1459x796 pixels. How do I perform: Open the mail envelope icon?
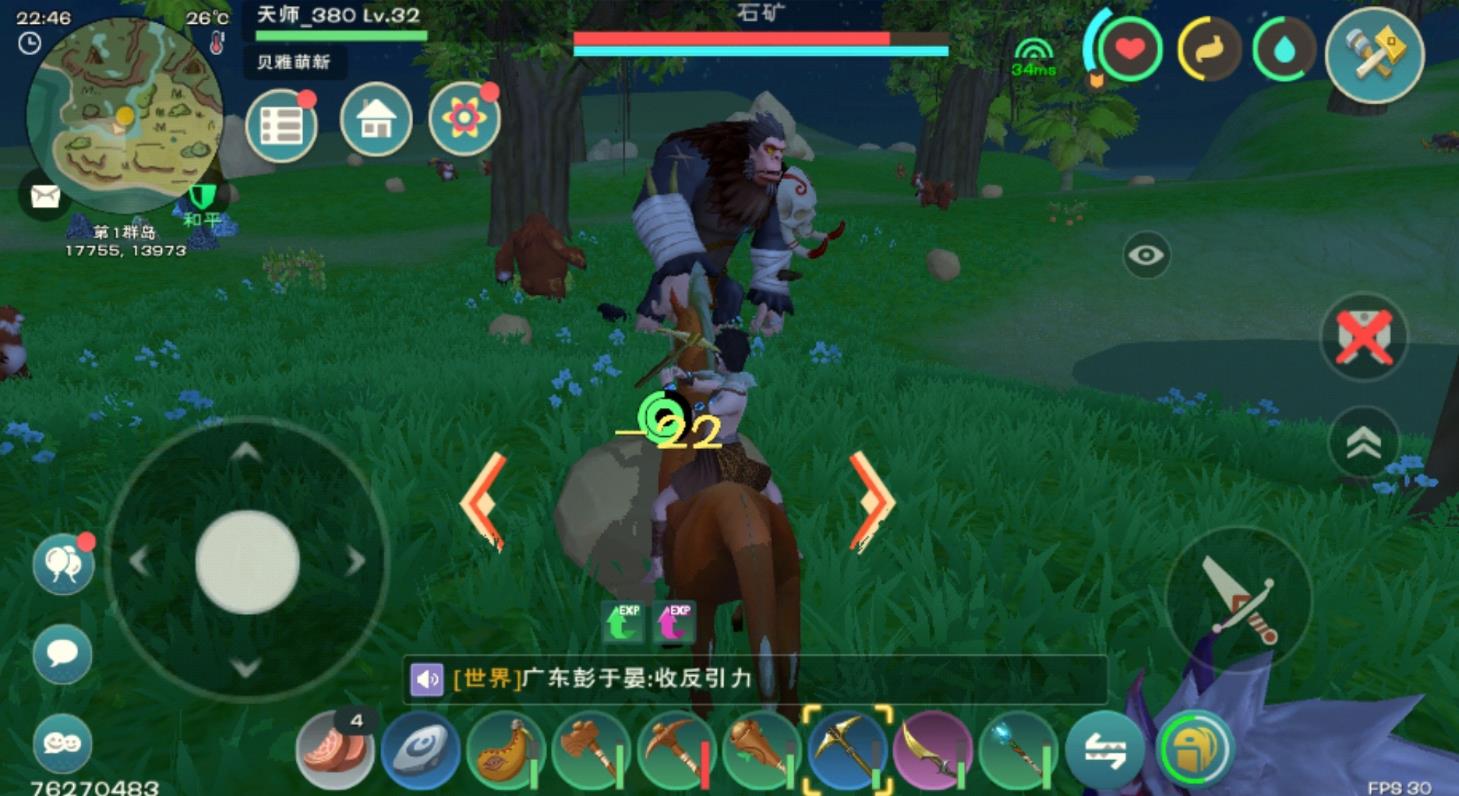point(44,196)
